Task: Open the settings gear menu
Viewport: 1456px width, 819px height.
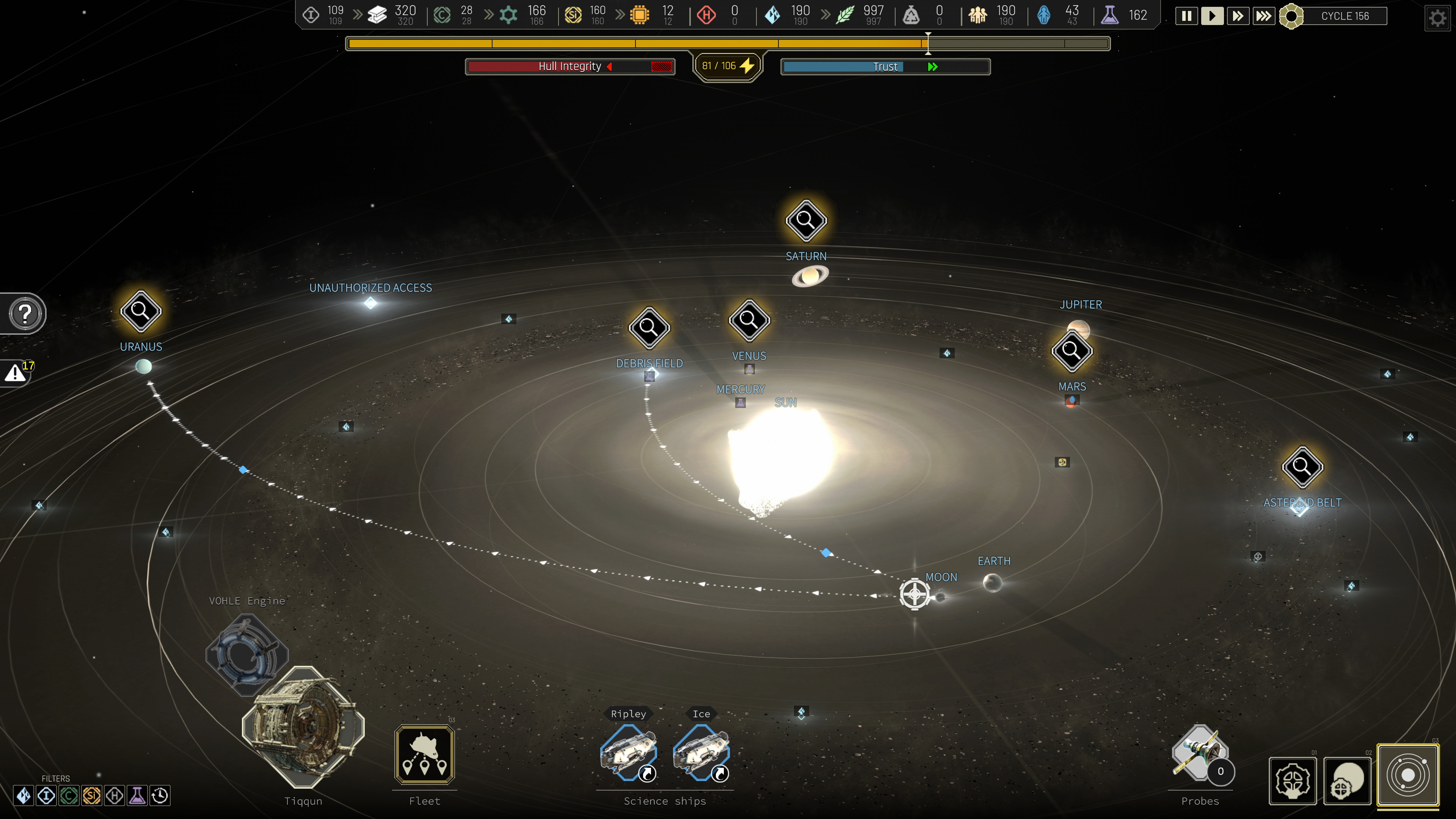Action: 1437,18
